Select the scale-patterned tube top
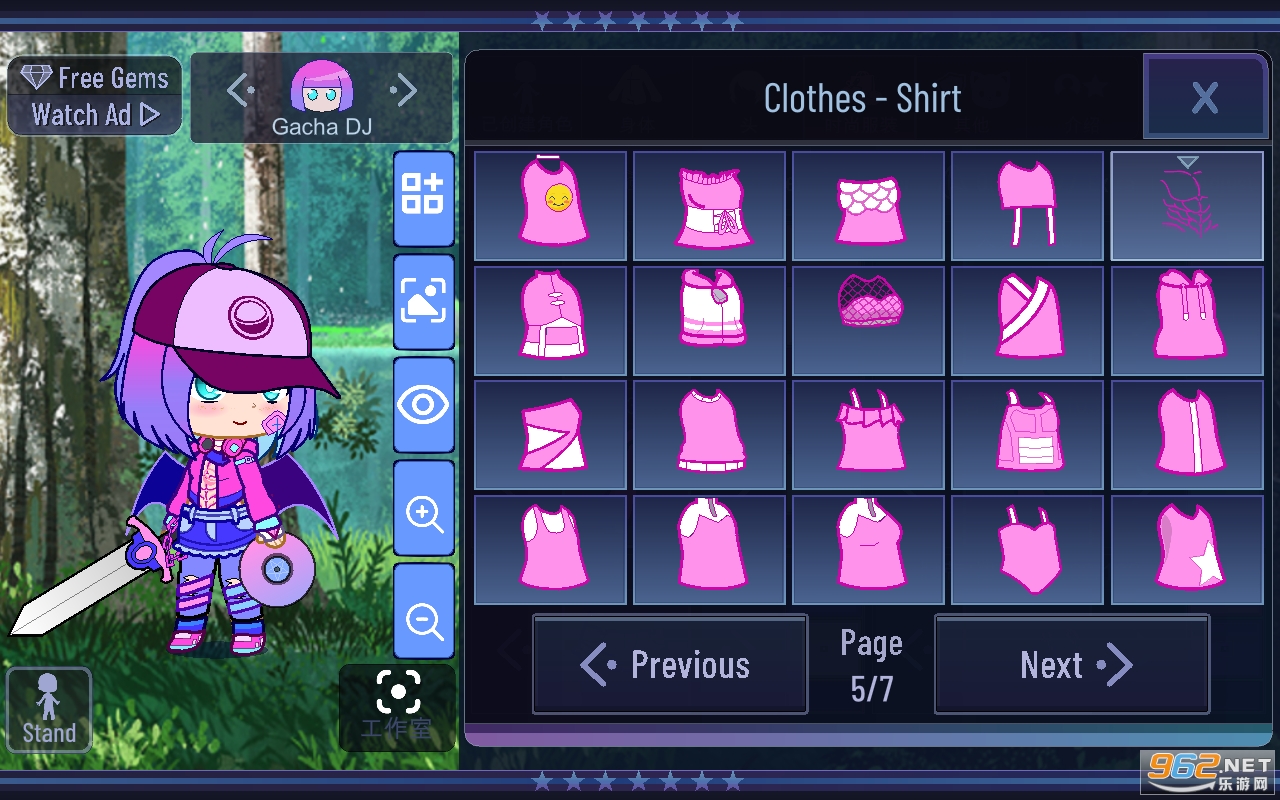1280x800 pixels. click(868, 206)
